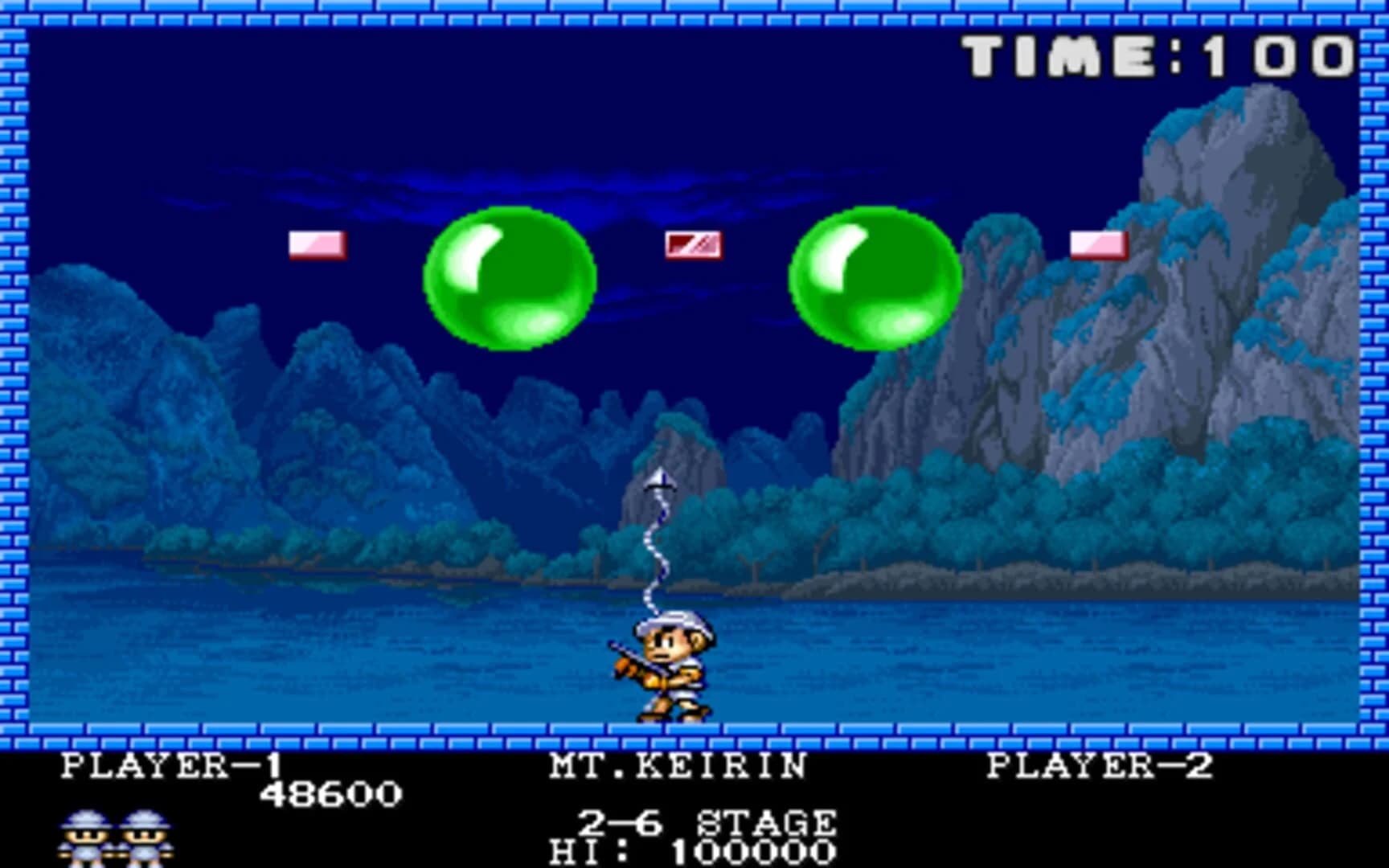Viewport: 1389px width, 868px height.
Task: Click the harpoon rope line
Action: 652,555
